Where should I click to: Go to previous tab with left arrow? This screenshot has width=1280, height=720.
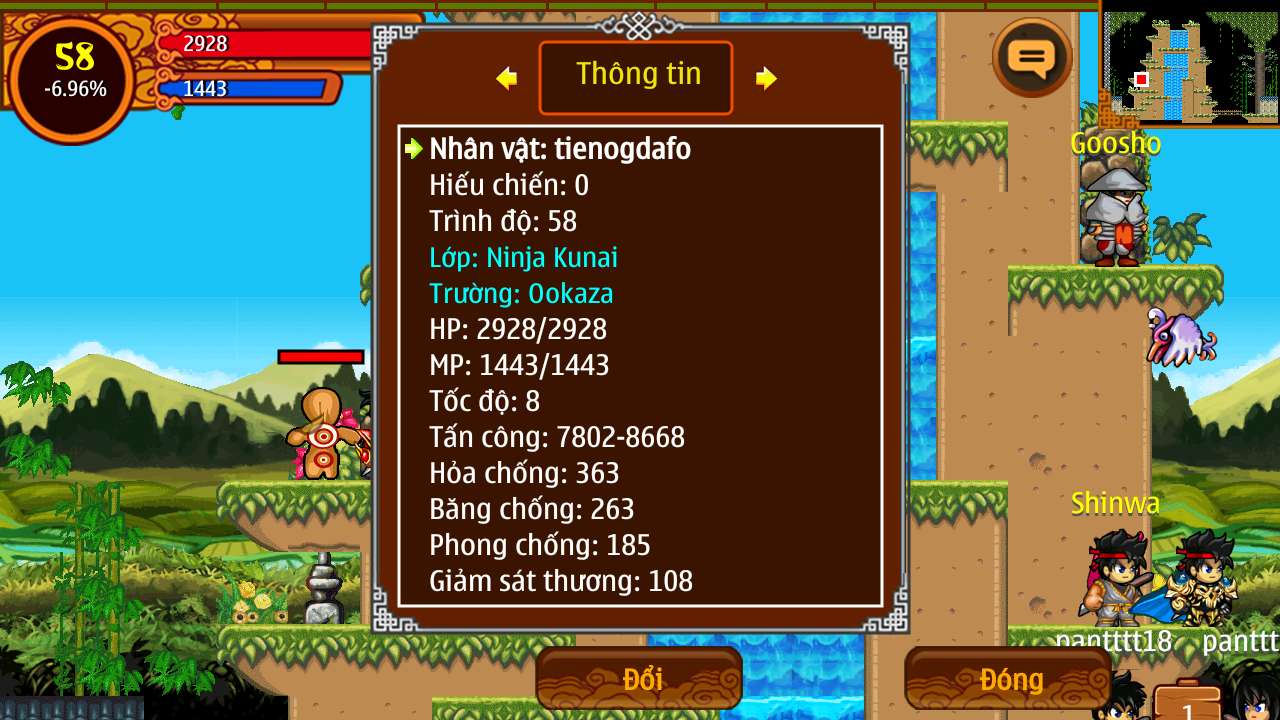pyautogui.click(x=507, y=78)
